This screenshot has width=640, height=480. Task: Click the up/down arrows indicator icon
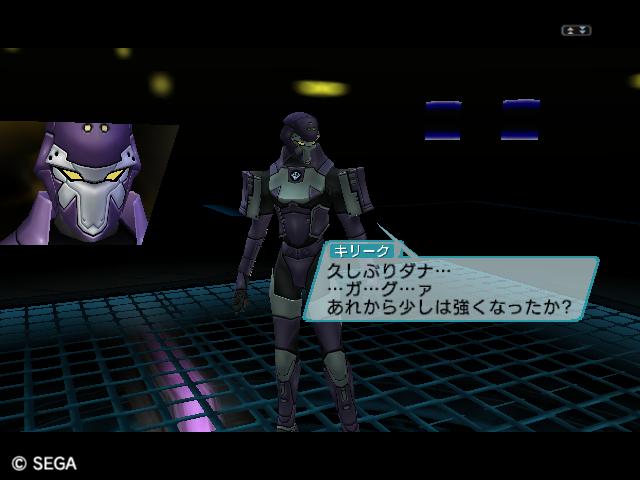coord(576,31)
